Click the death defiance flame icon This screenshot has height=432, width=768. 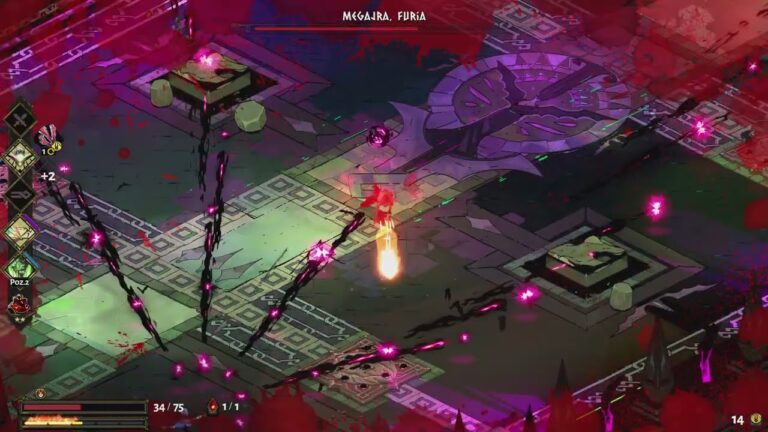click(40, 394)
